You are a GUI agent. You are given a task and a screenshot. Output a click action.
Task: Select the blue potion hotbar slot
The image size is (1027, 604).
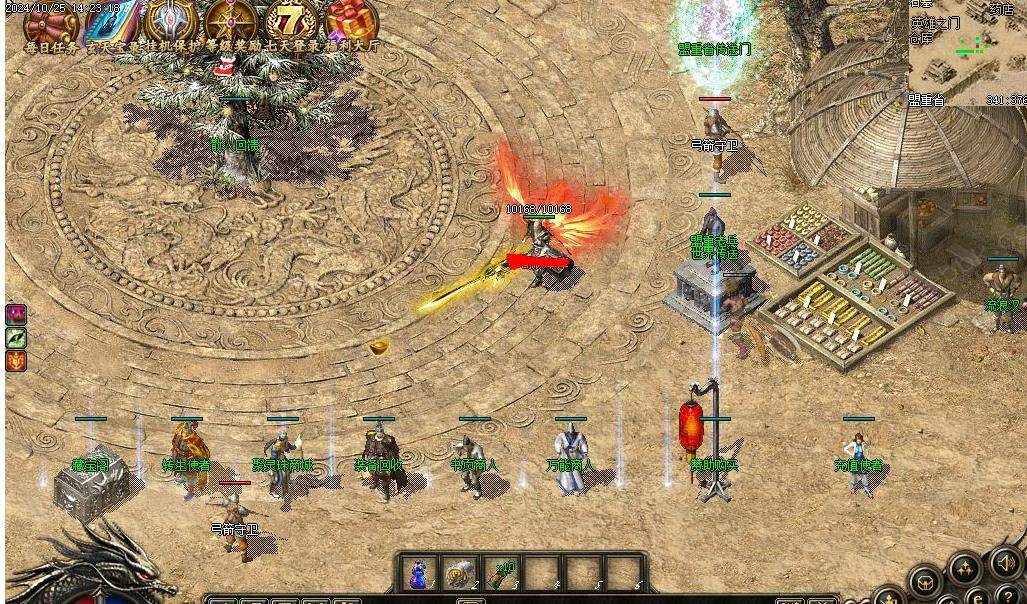point(419,574)
